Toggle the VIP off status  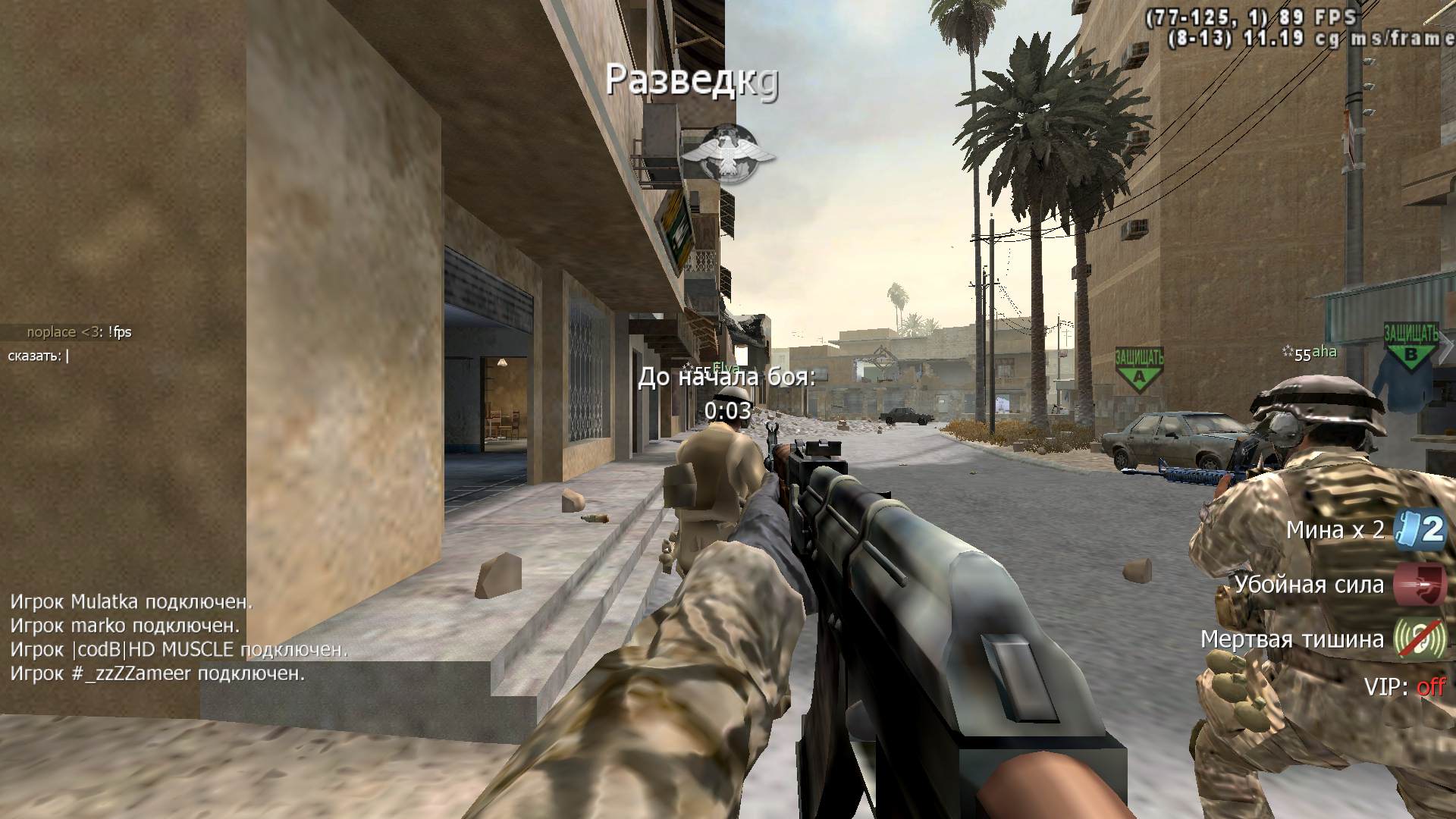1429,687
